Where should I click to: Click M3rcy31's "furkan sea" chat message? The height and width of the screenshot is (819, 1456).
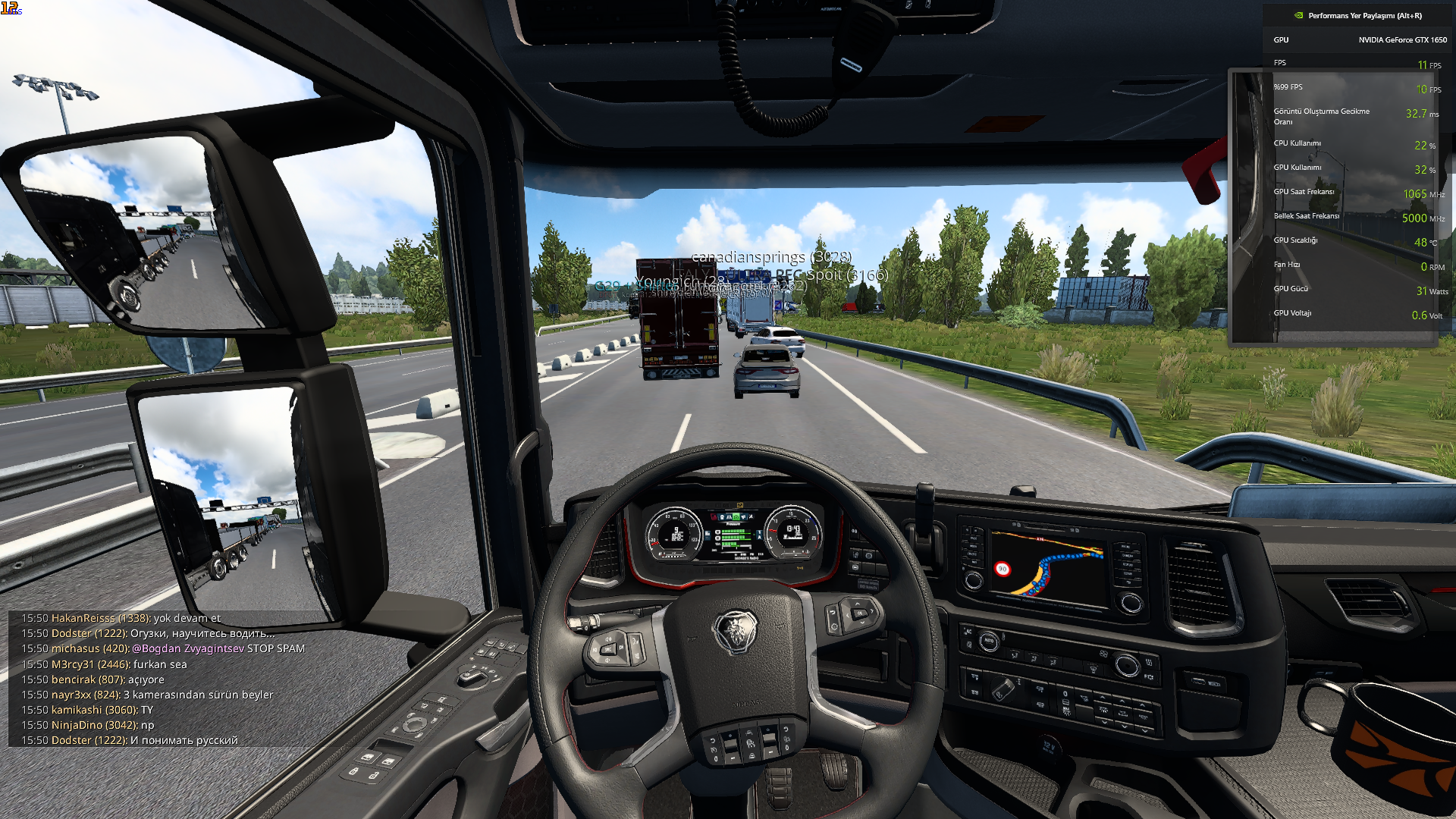click(104, 664)
